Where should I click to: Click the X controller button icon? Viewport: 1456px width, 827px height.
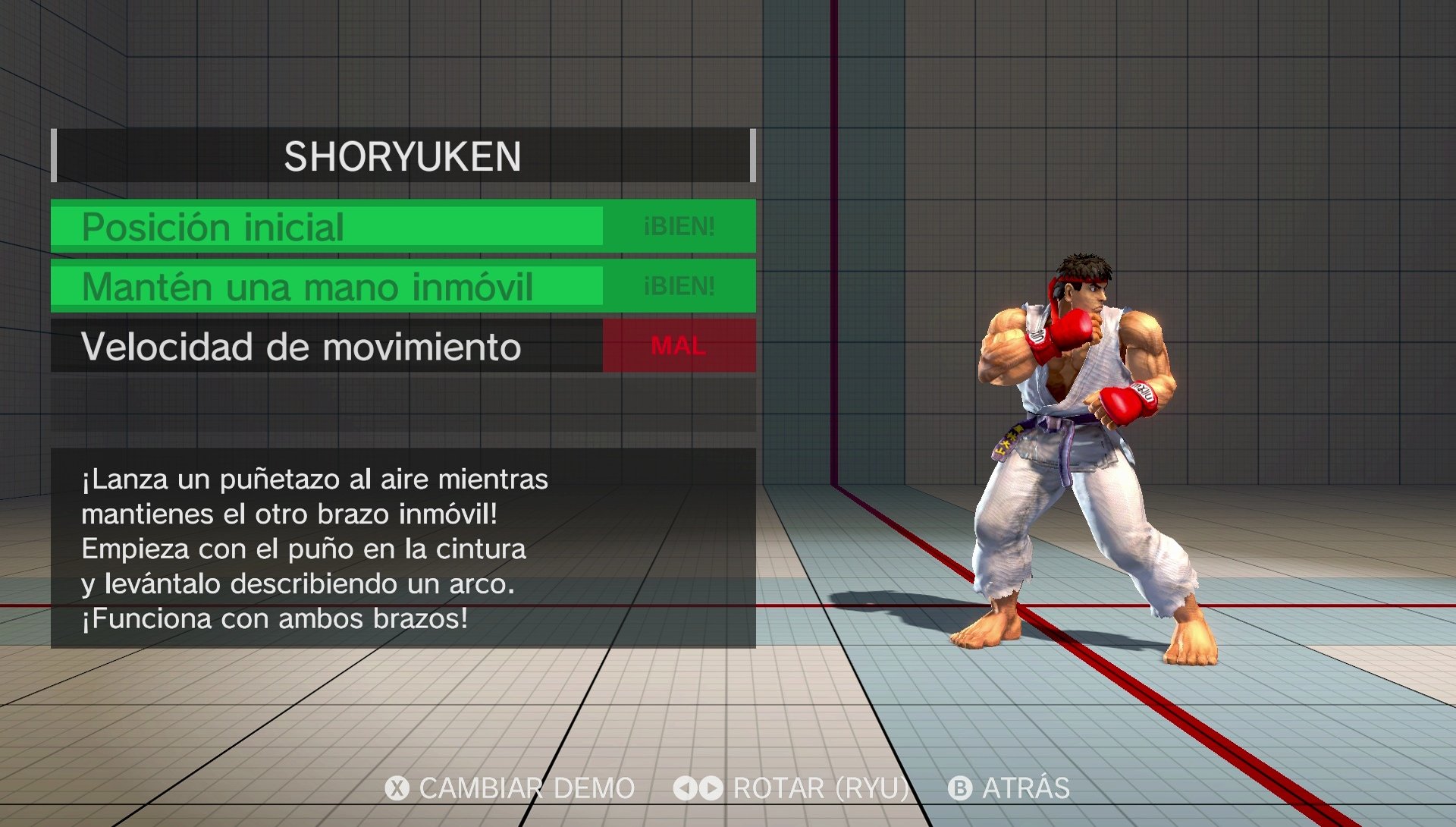click(397, 788)
